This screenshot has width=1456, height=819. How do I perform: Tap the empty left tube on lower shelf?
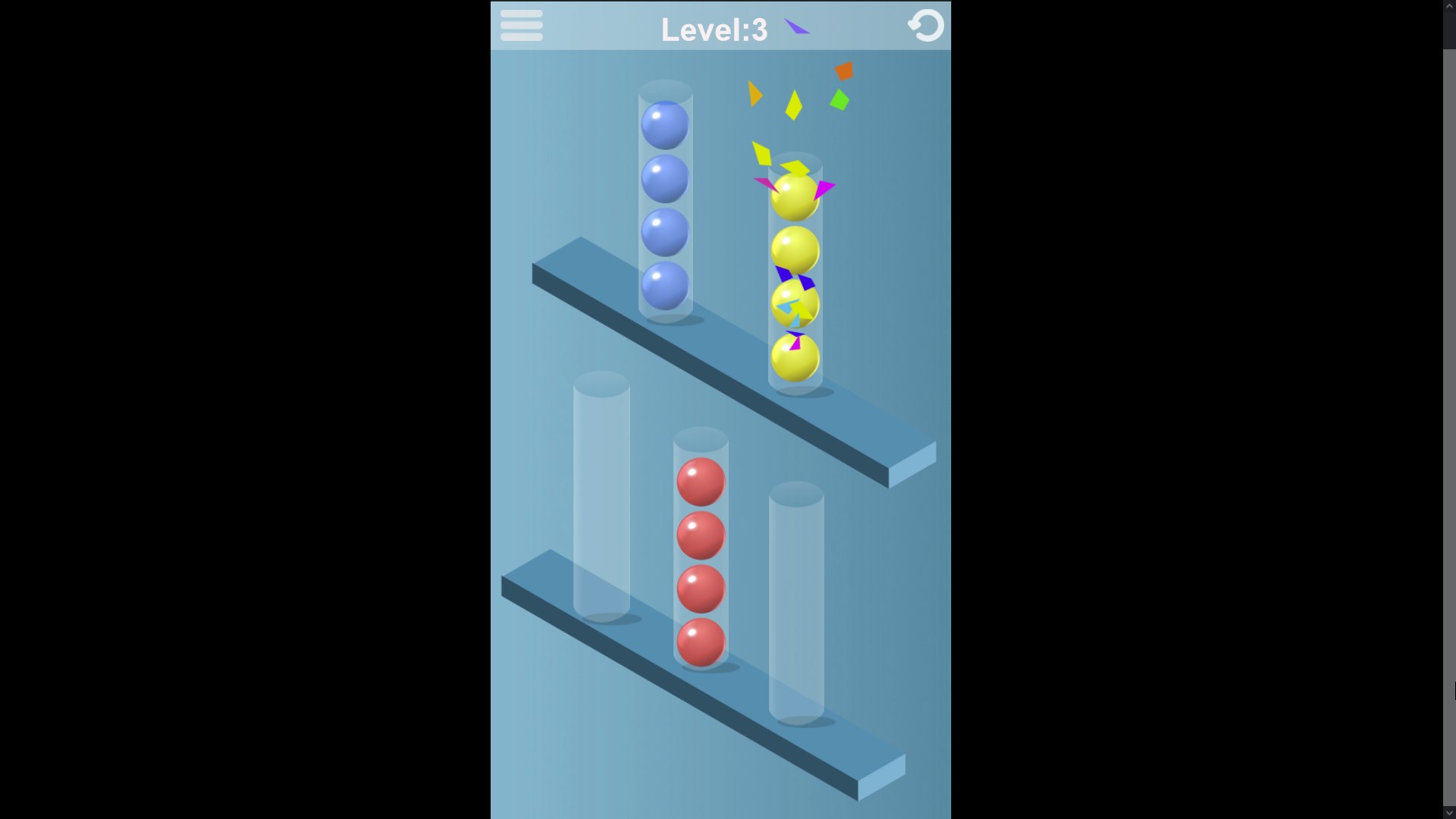603,493
